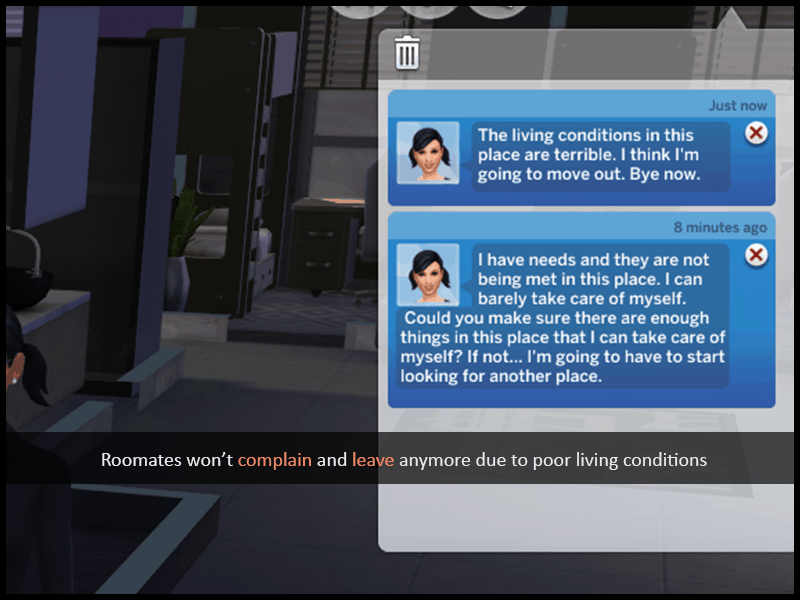Close the 'I have needs' notification
This screenshot has width=800, height=600.
[757, 255]
